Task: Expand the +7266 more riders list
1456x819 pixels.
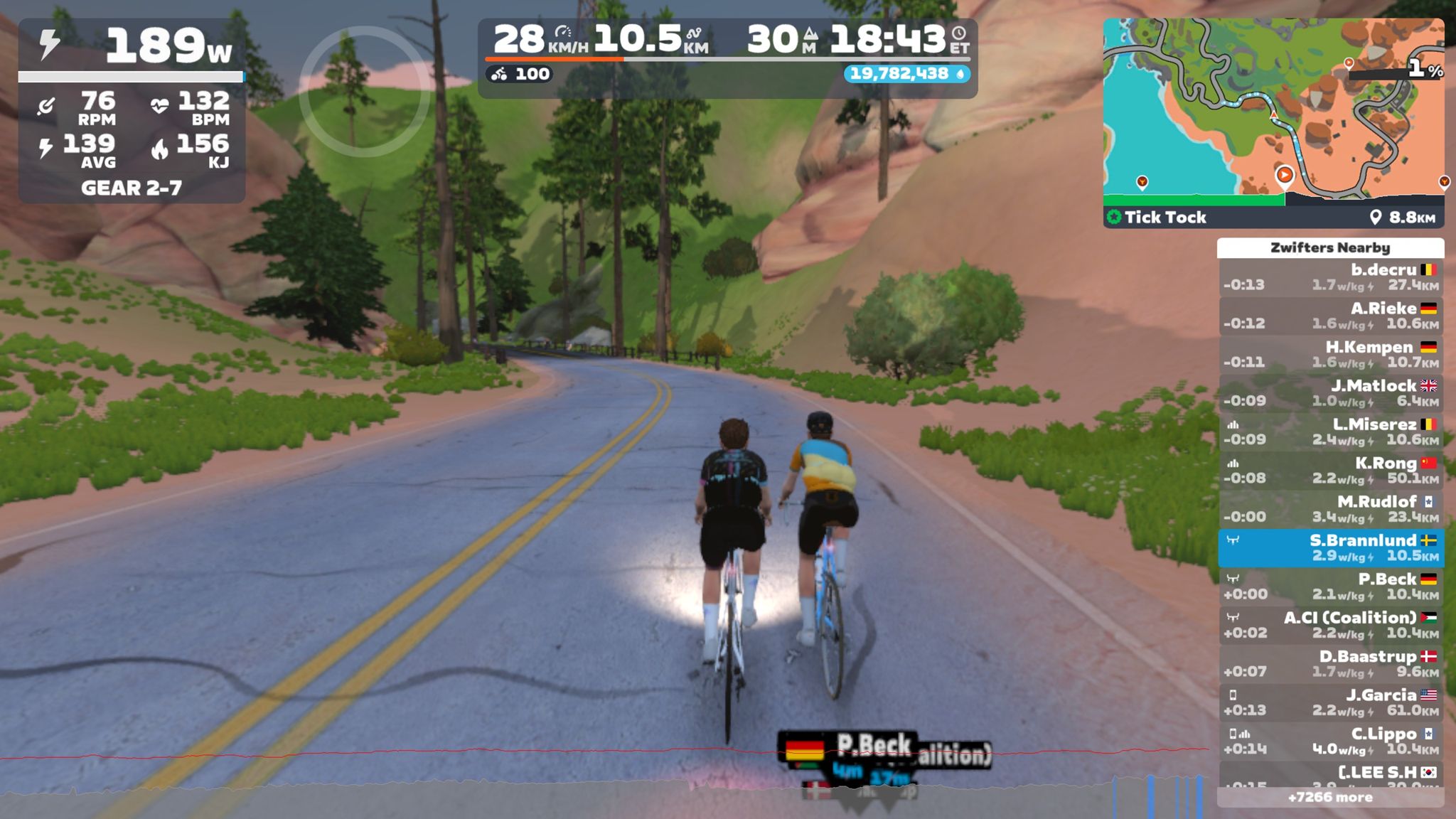Action: (x=1330, y=798)
